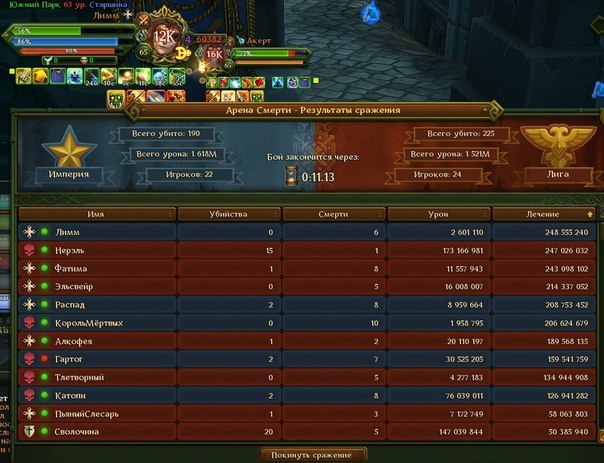Select player row Нерэль
Screen dimensions: 604x463
click(300, 250)
